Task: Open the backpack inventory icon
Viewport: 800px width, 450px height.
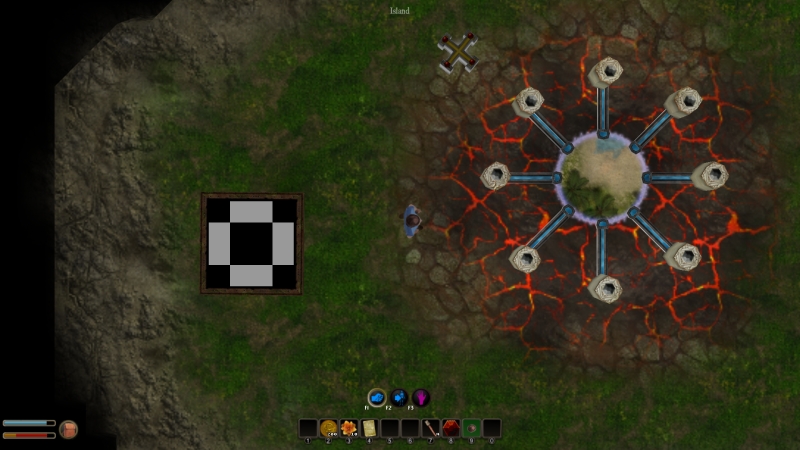Action: [69, 429]
